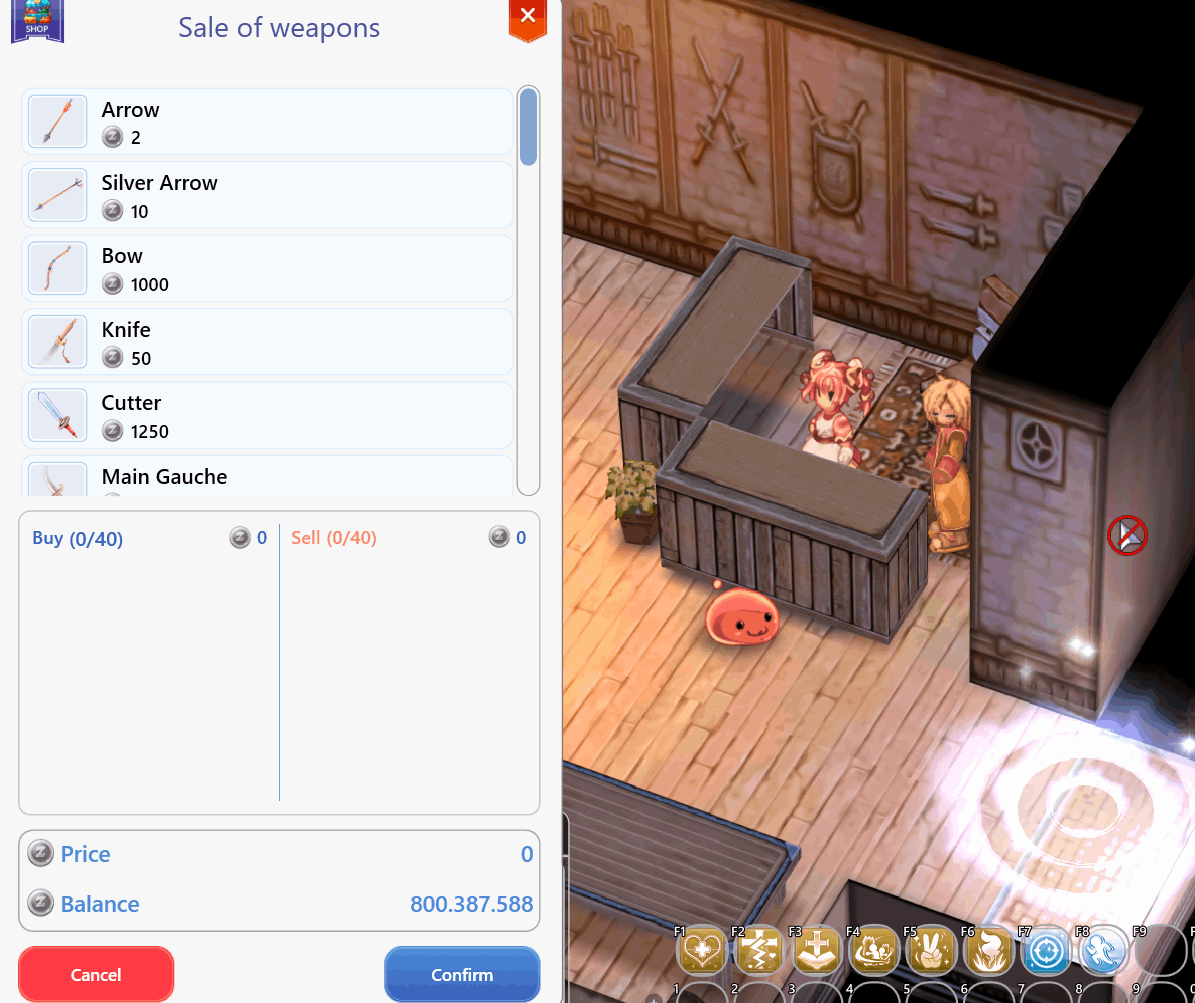Use the cracked cross skill on F2
Screen dimensions: 1195x1003
click(760, 950)
